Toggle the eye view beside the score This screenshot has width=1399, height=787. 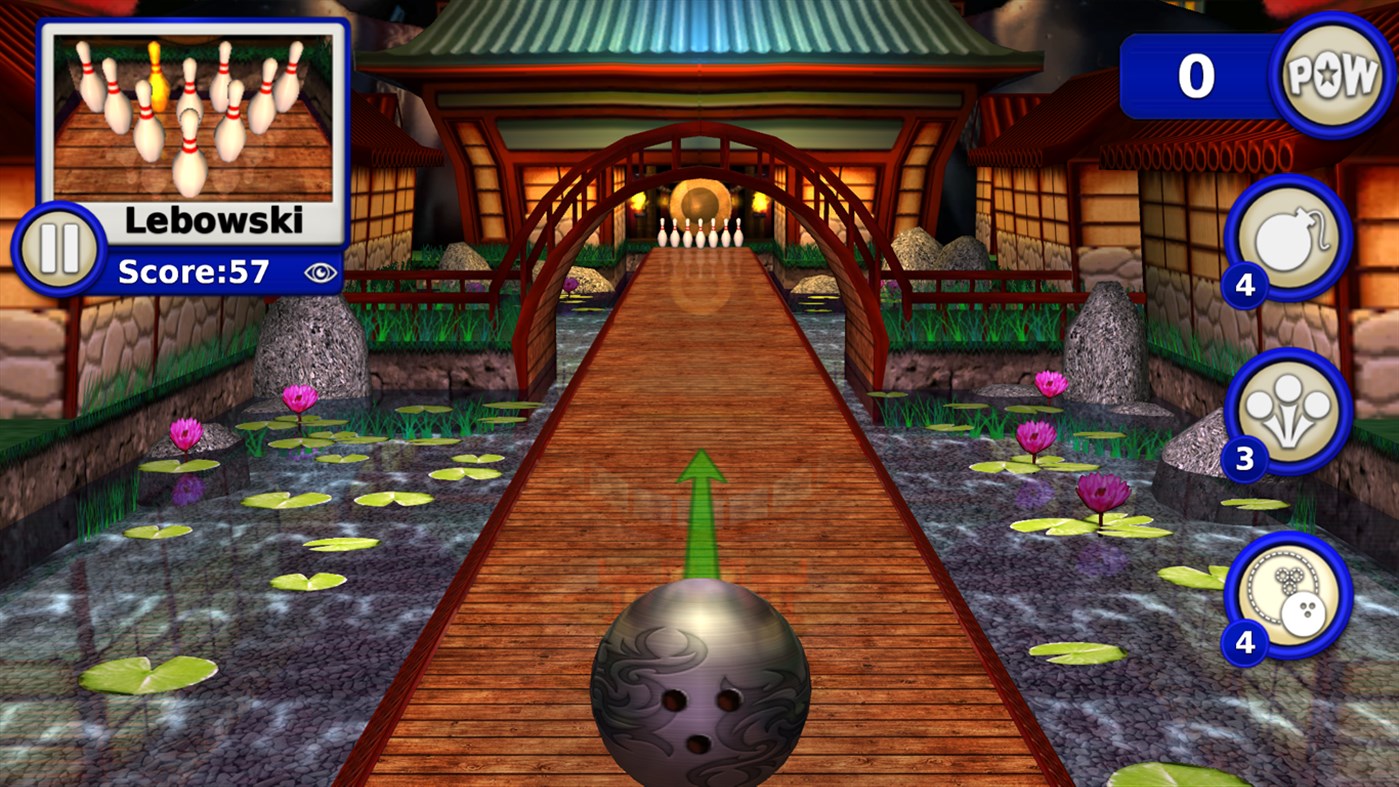click(321, 271)
